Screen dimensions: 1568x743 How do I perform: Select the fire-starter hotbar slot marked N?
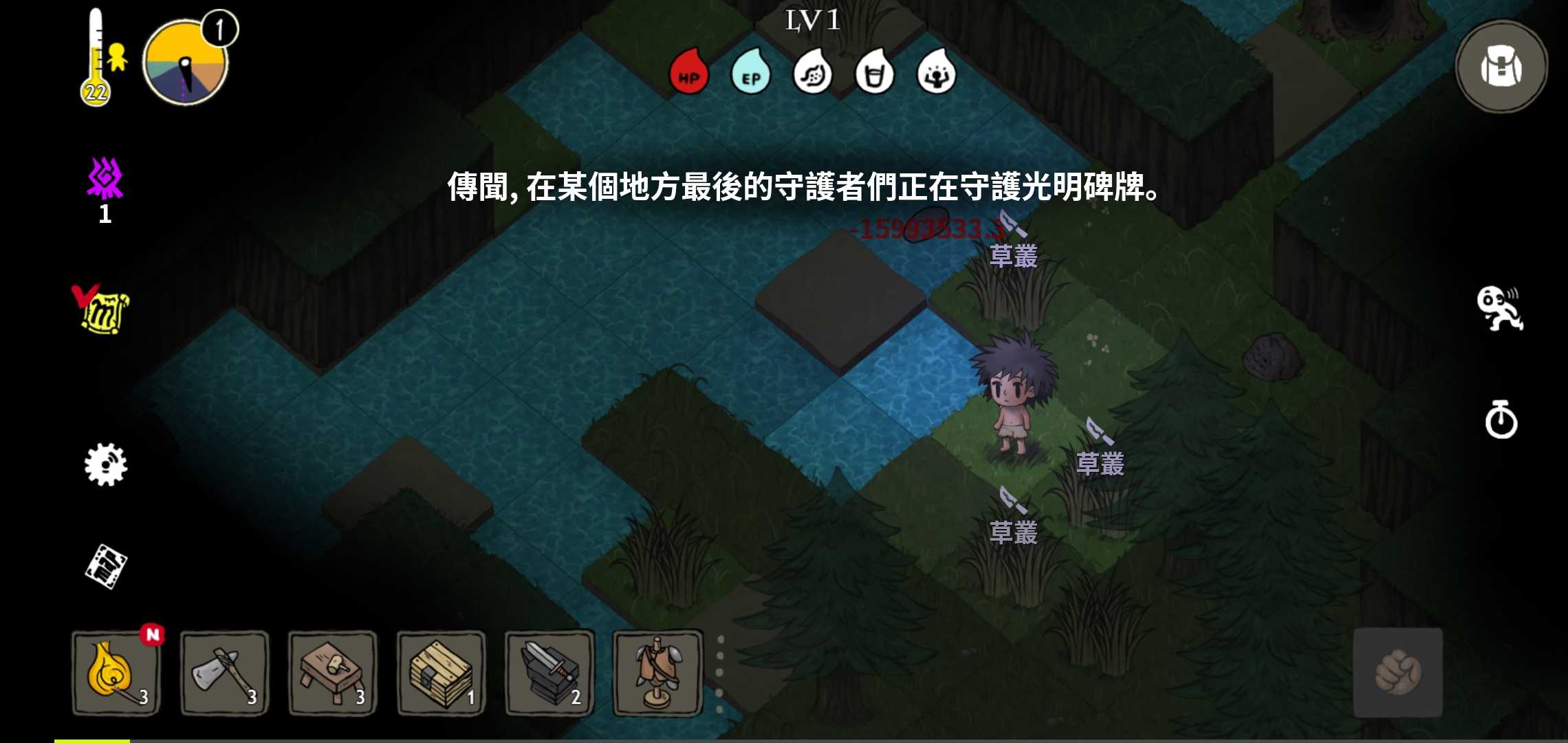coord(116,674)
